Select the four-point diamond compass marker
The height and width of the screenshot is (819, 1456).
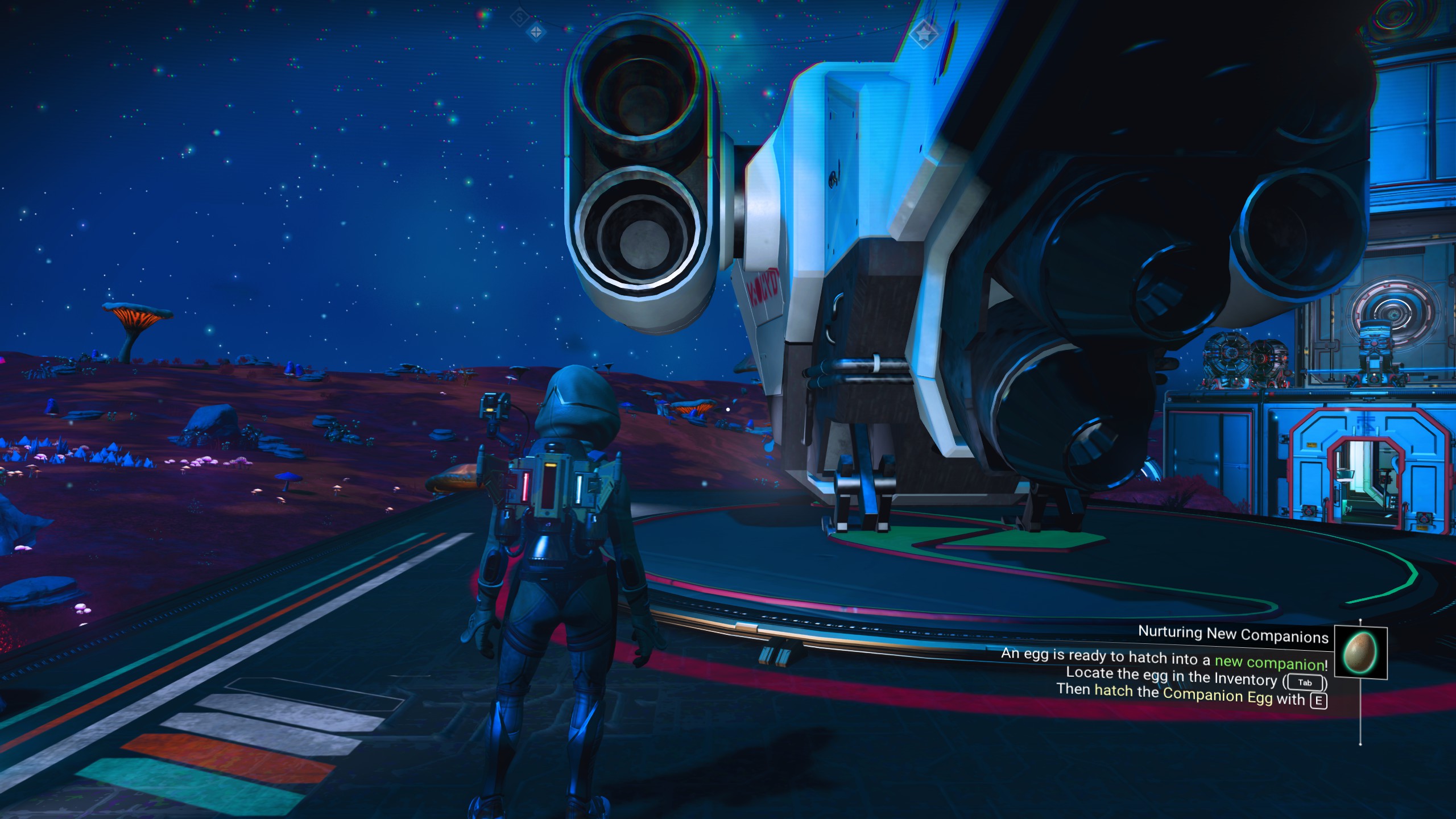click(536, 33)
